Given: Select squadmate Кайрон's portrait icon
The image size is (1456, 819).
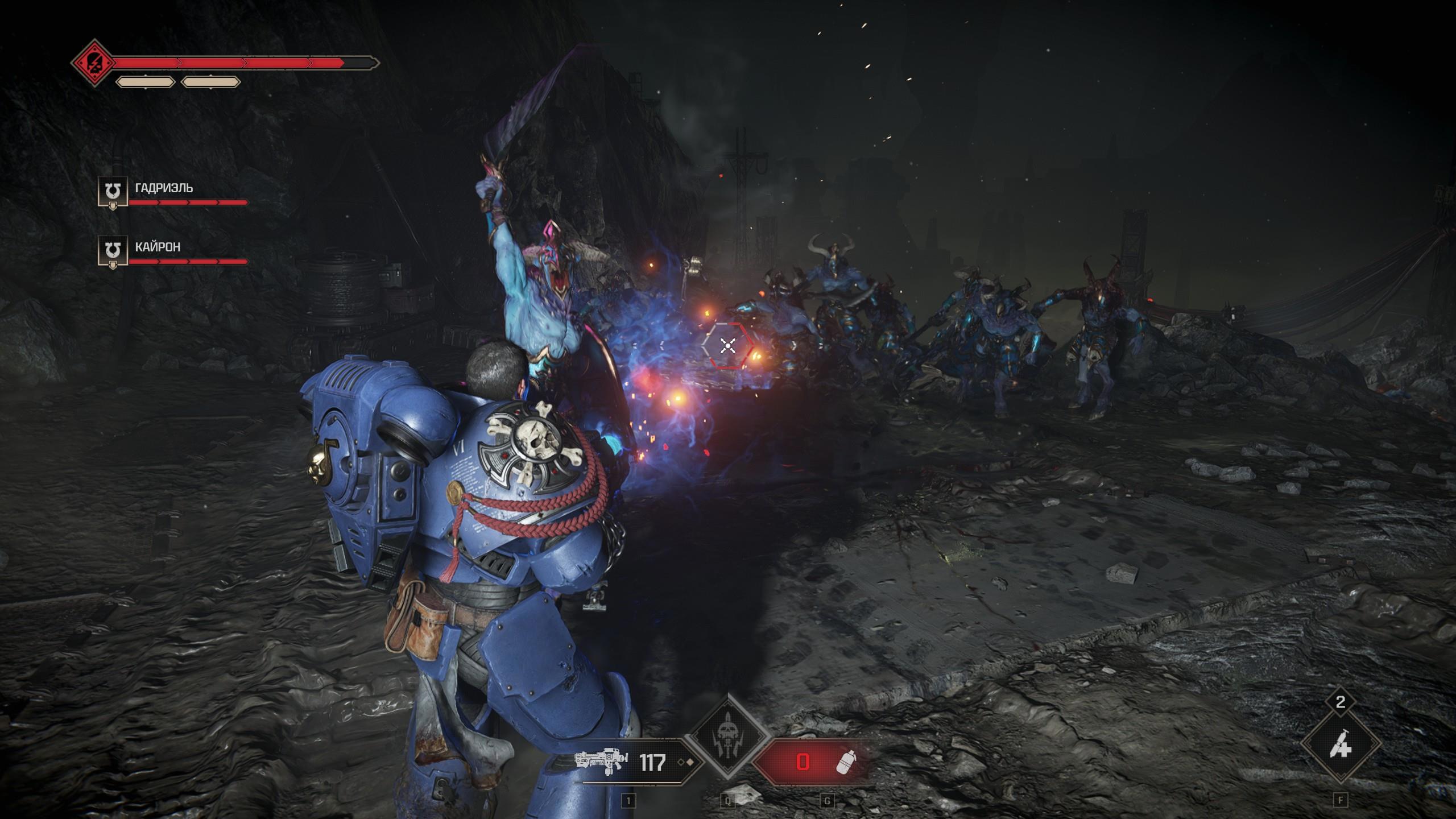Looking at the screenshot, I should click(x=113, y=251).
